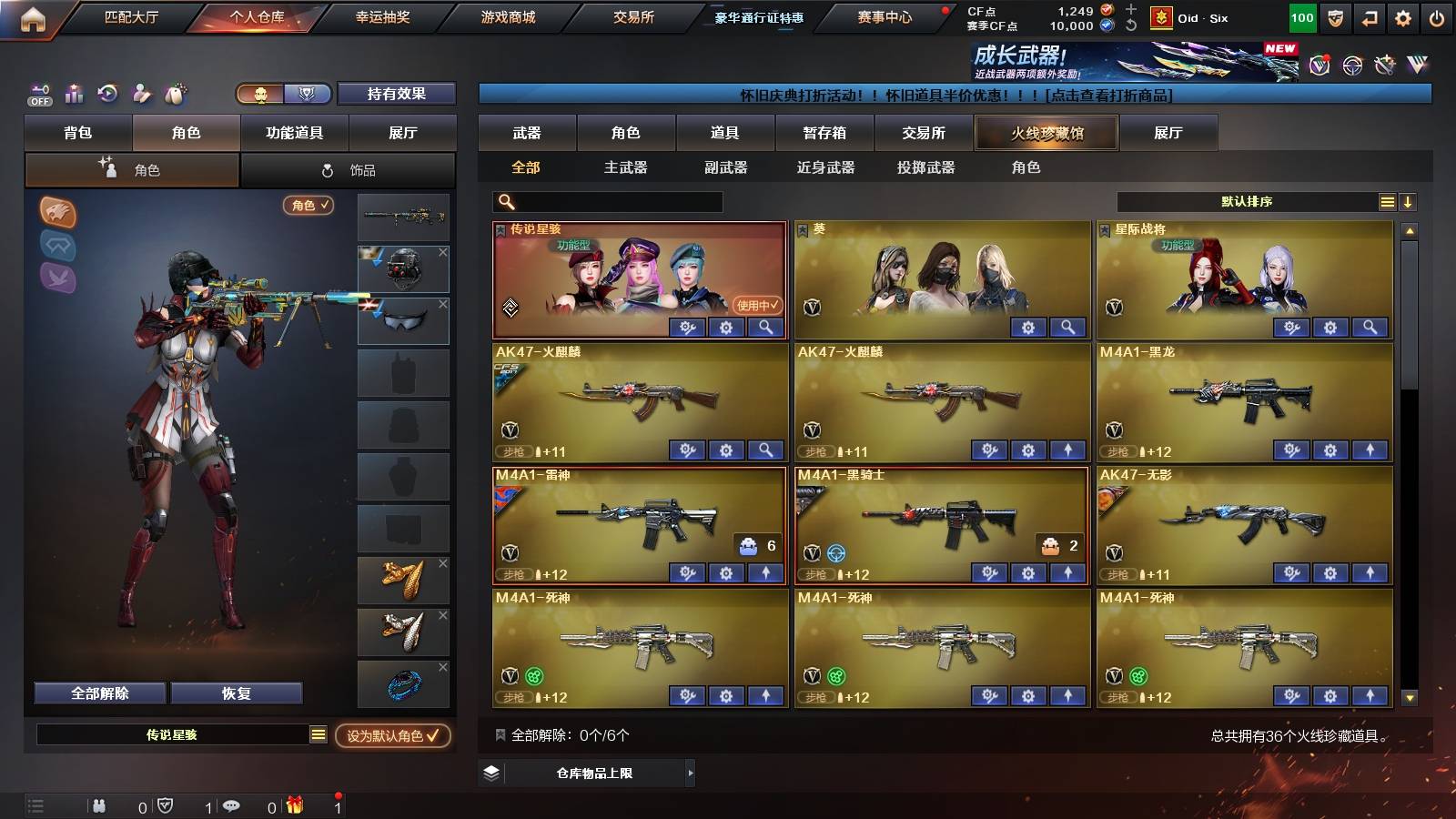Click the upgrade arrow on M4A1-死神 card
This screenshot has width=1456, height=819.
click(x=765, y=698)
